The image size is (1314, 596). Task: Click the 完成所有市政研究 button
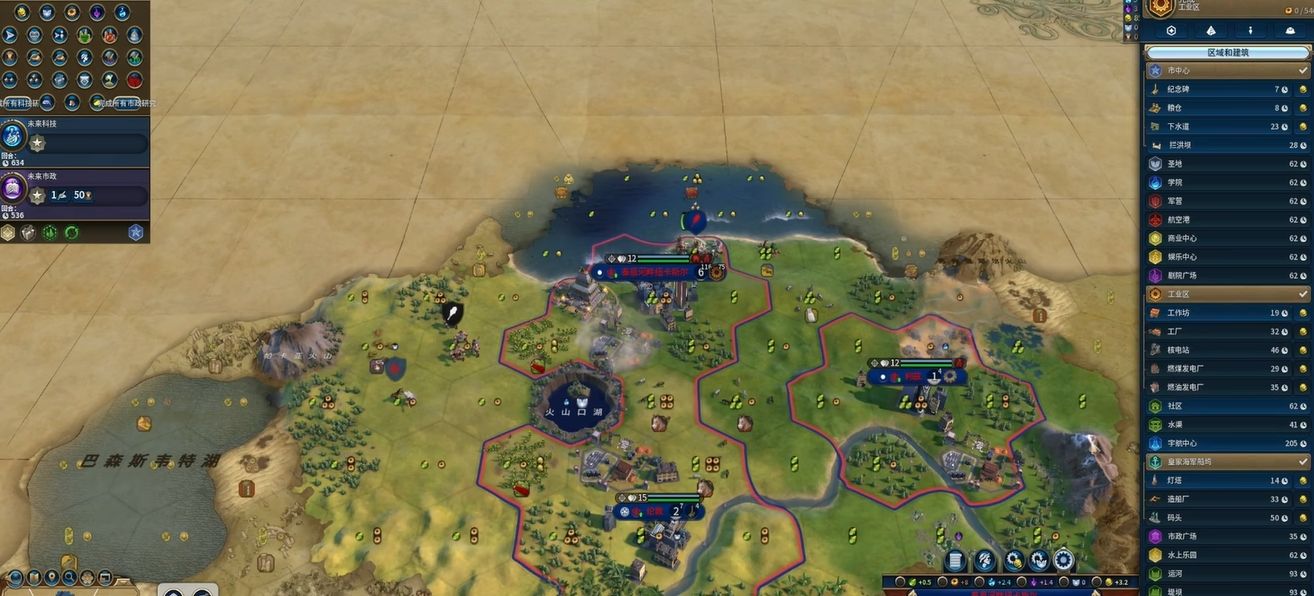(128, 103)
